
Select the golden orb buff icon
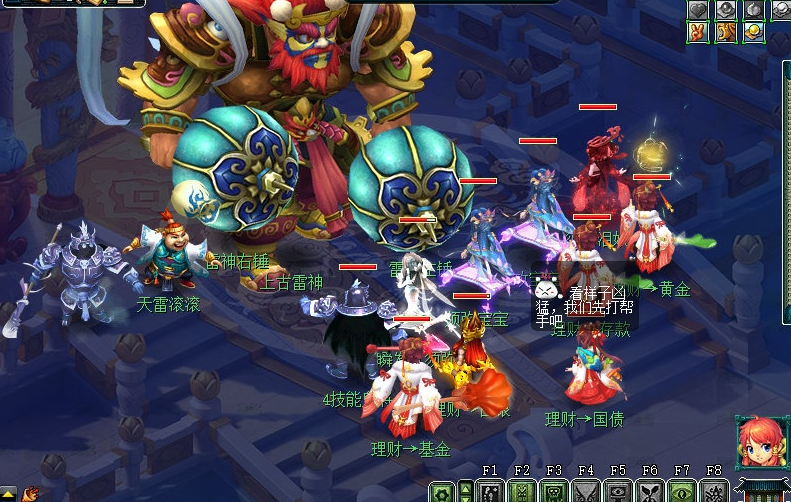[x=753, y=32]
